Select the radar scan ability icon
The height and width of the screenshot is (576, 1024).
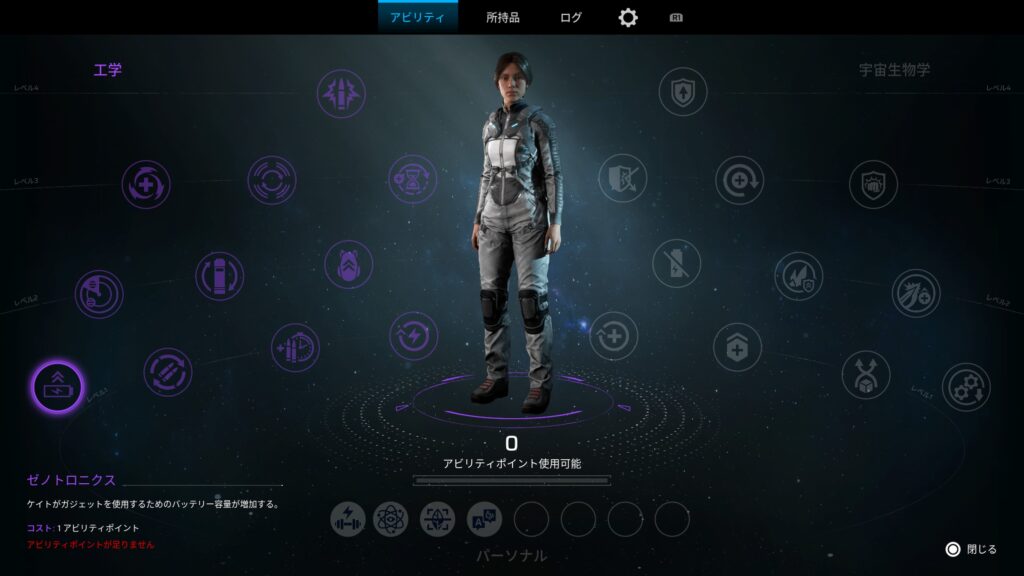click(x=99, y=294)
